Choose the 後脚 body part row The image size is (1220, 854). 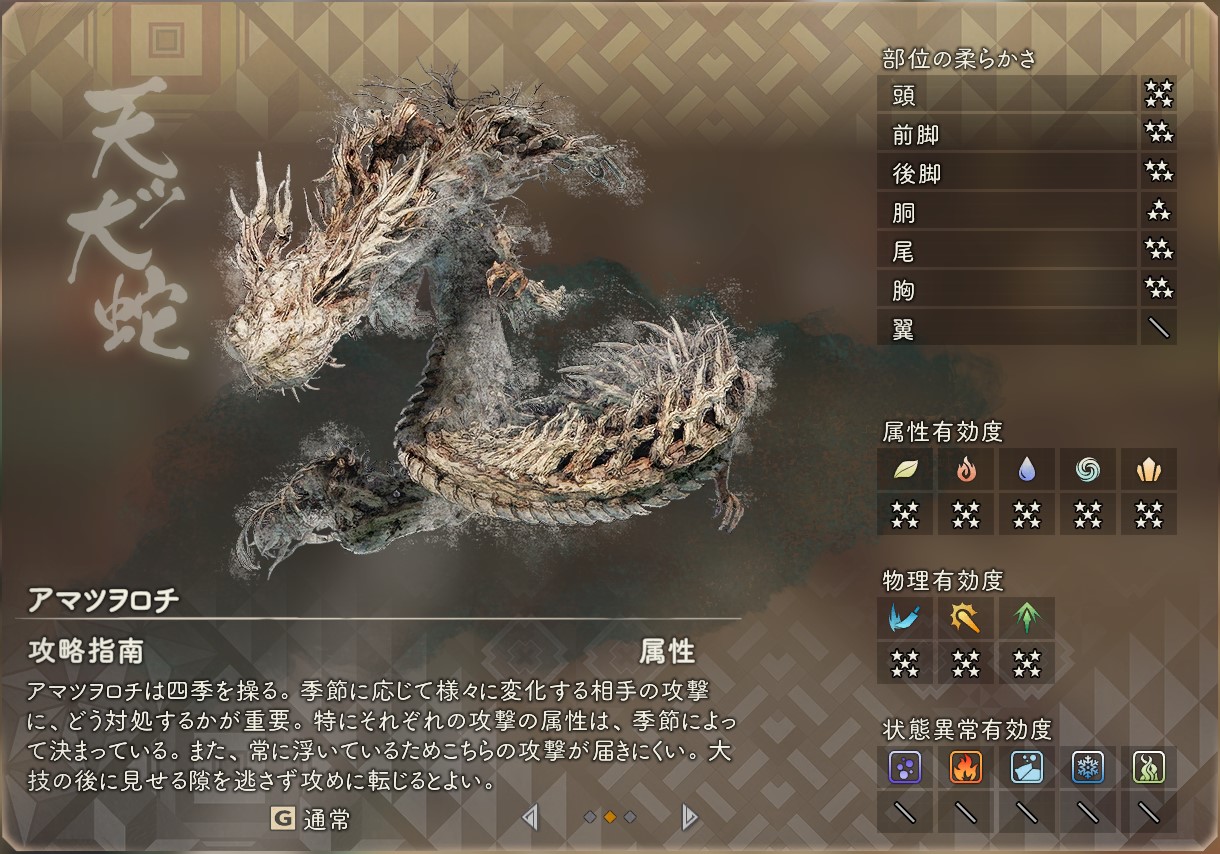(1006, 173)
